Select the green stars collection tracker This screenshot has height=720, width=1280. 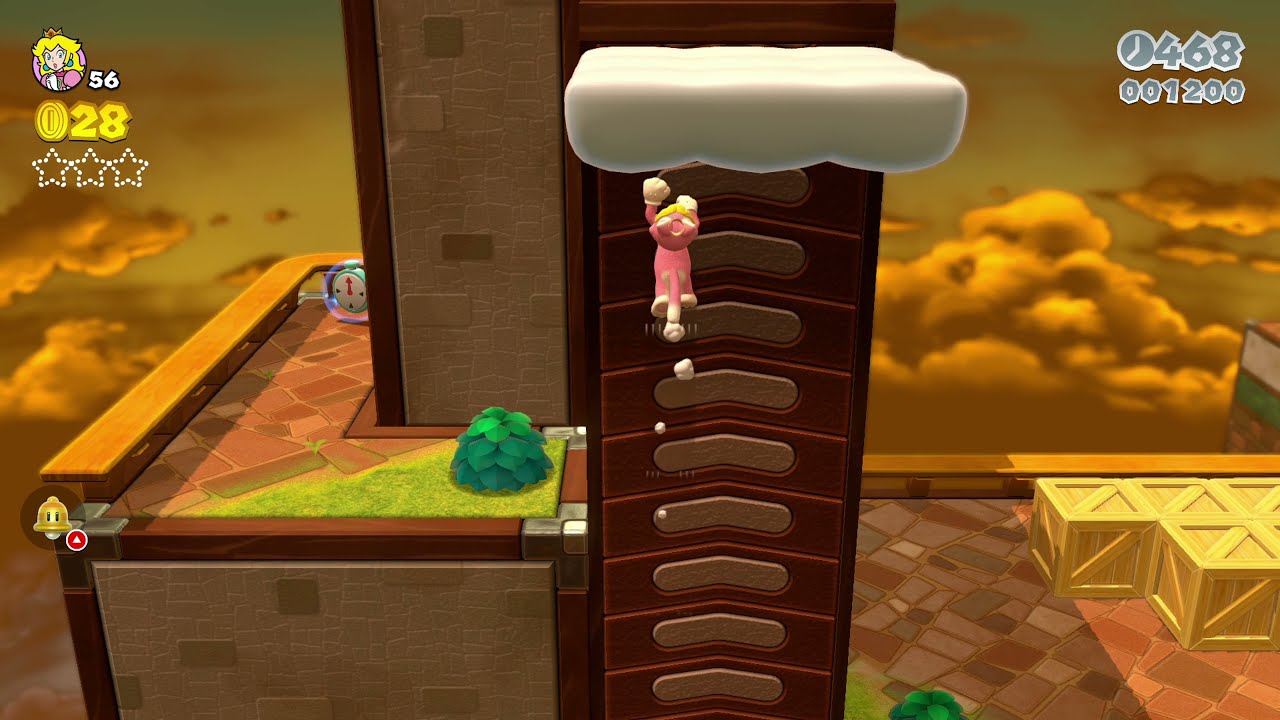click(90, 167)
